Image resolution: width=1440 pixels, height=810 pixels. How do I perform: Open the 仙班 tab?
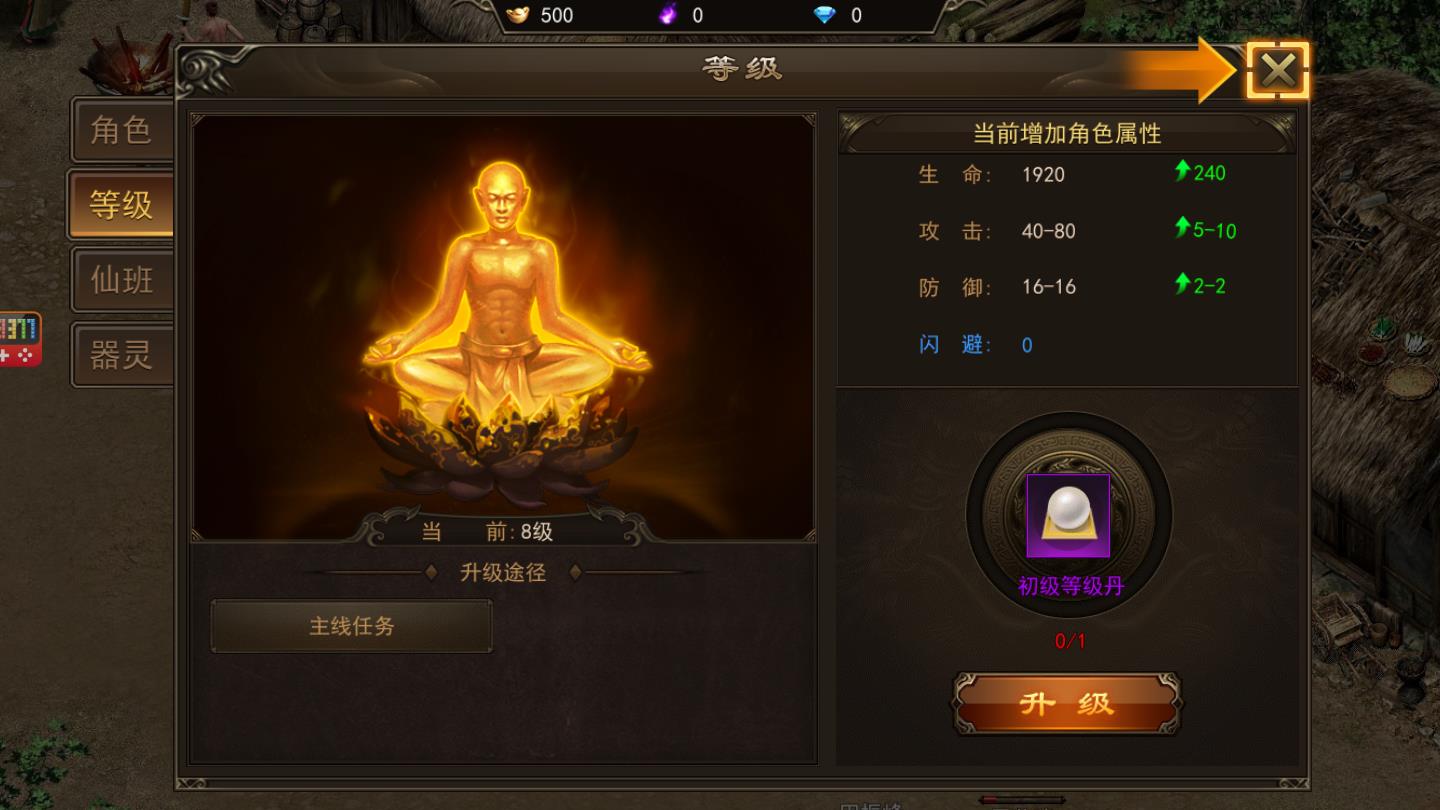122,279
